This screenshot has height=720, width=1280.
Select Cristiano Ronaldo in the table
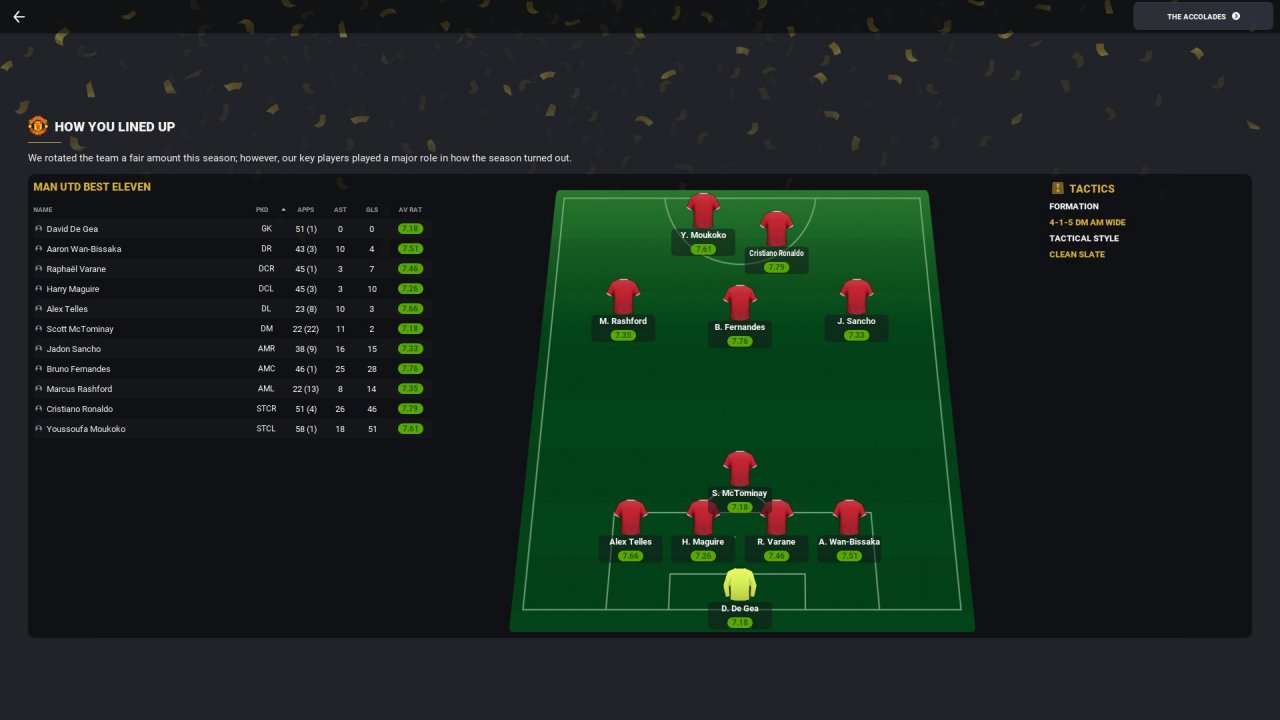tap(80, 409)
